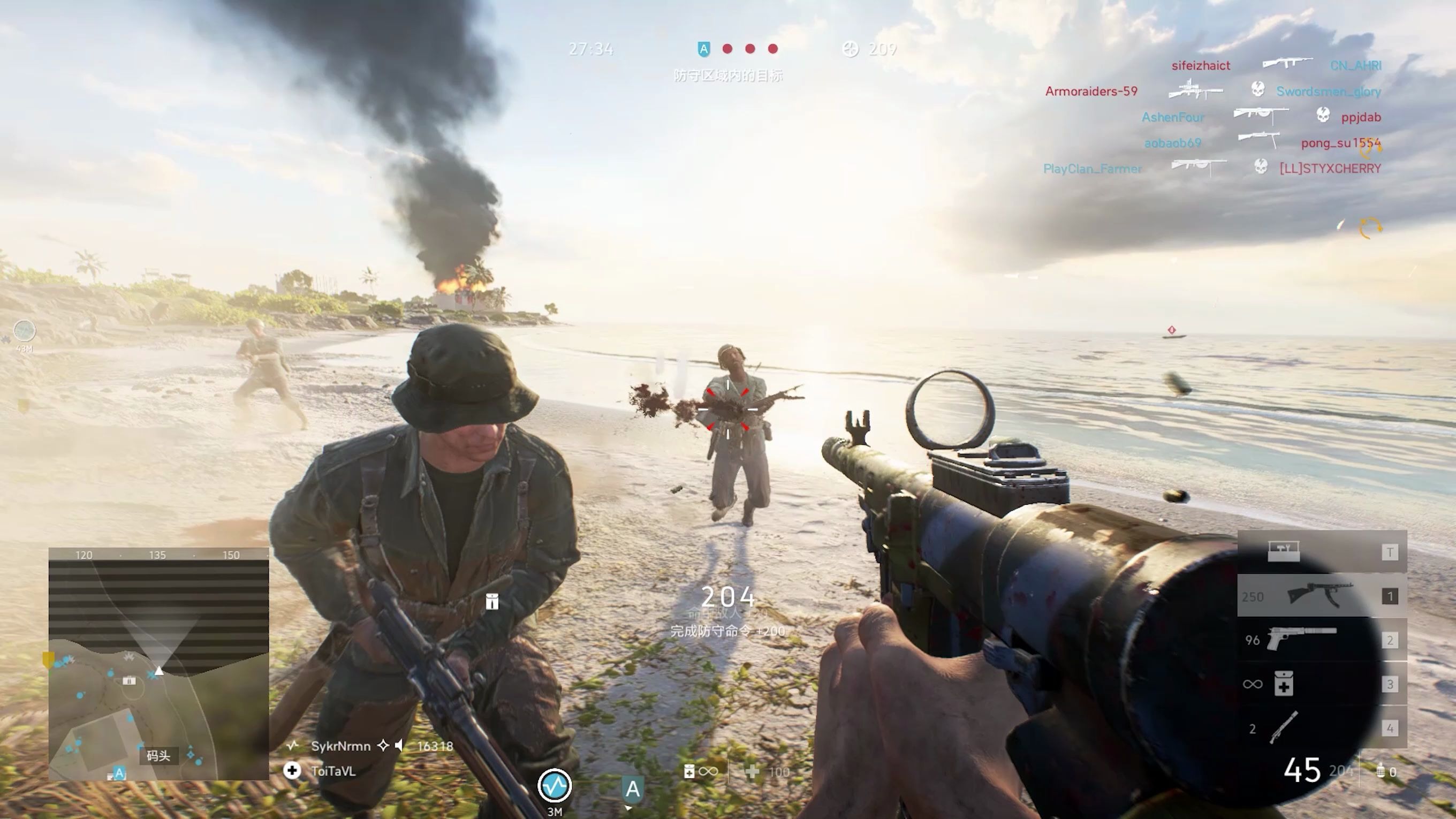This screenshot has width=1456, height=819.
Task: Select the machine gun primary weapon slot
Action: tap(1321, 596)
